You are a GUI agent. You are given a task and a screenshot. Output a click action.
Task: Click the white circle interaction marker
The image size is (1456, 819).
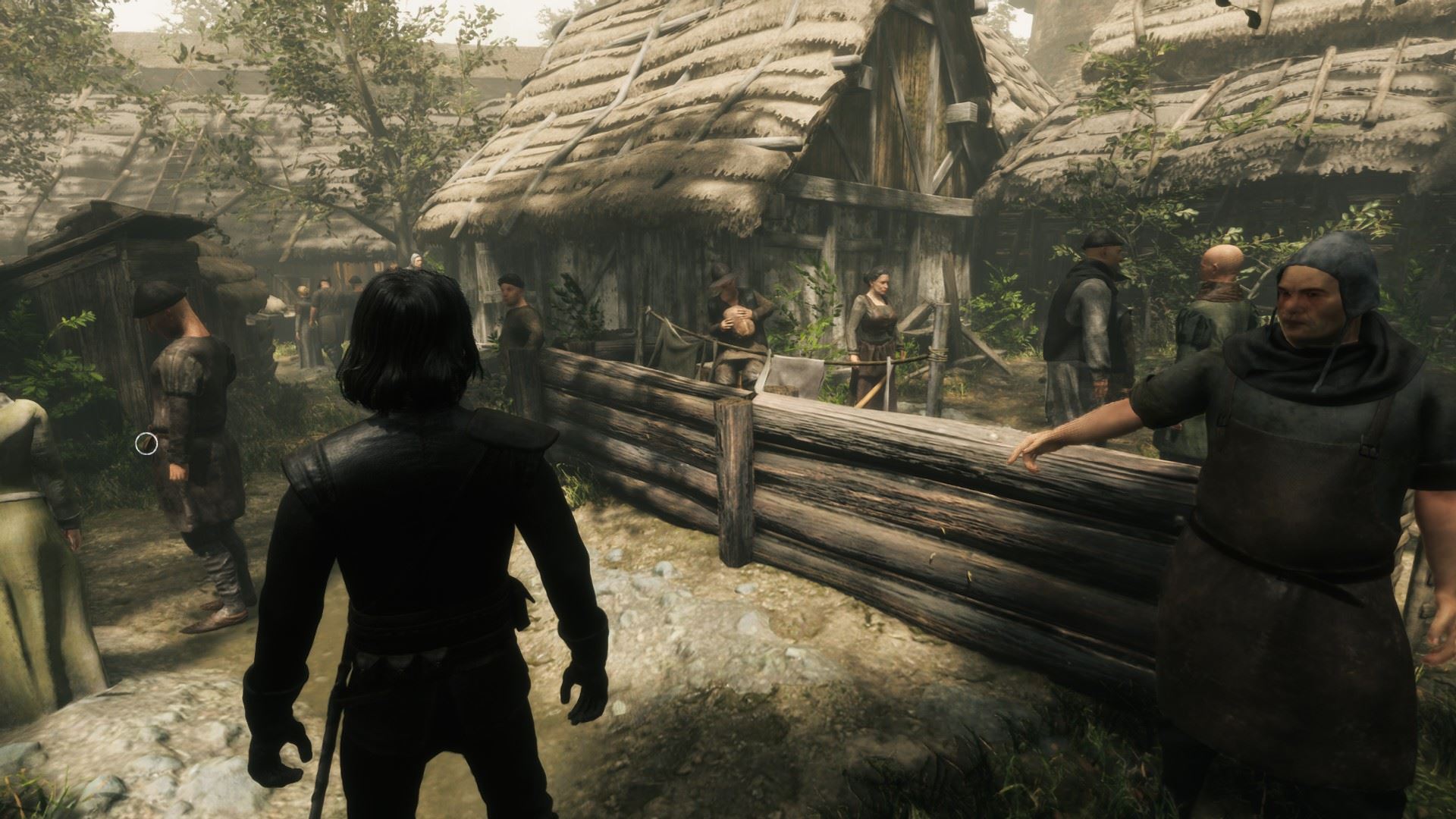click(x=146, y=444)
